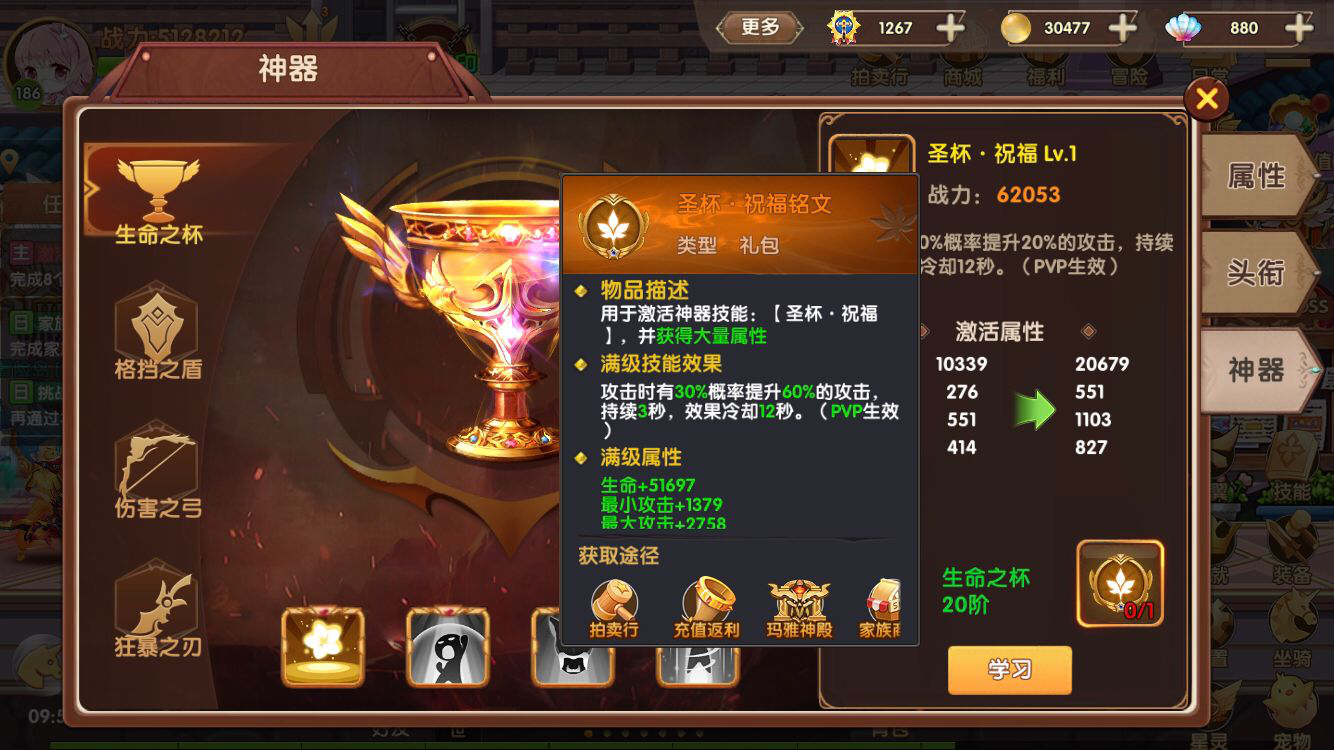Click the 学习 button

point(1009,669)
